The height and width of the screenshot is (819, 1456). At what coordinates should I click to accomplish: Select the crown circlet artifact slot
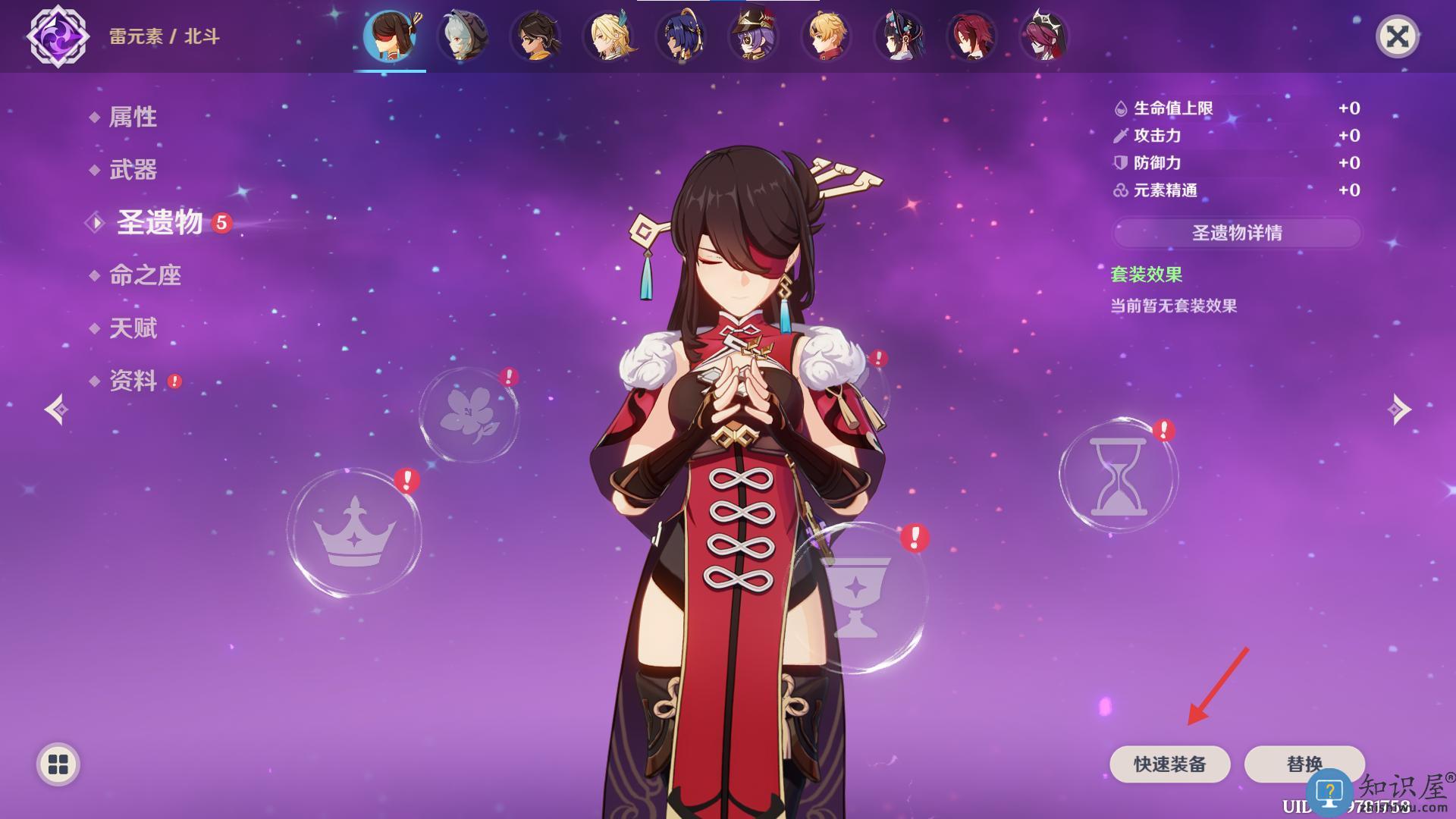[354, 532]
